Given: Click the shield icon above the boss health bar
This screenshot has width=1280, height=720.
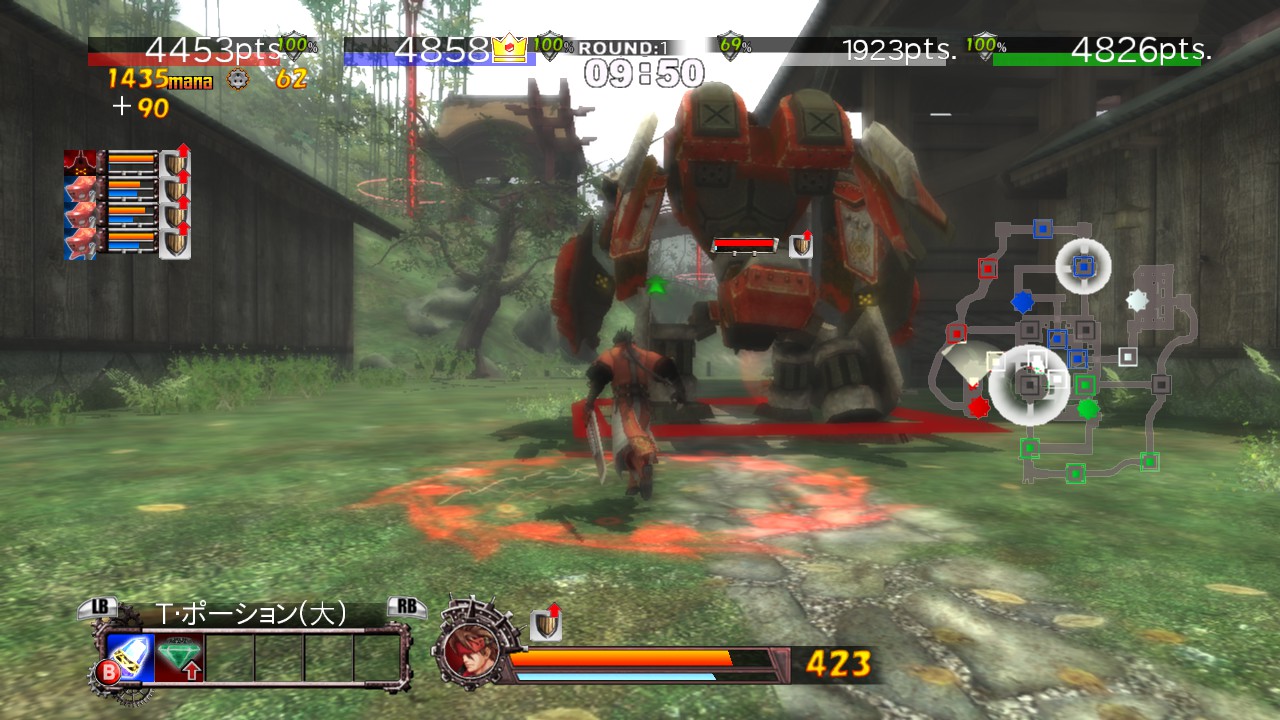Looking at the screenshot, I should click(x=800, y=244).
